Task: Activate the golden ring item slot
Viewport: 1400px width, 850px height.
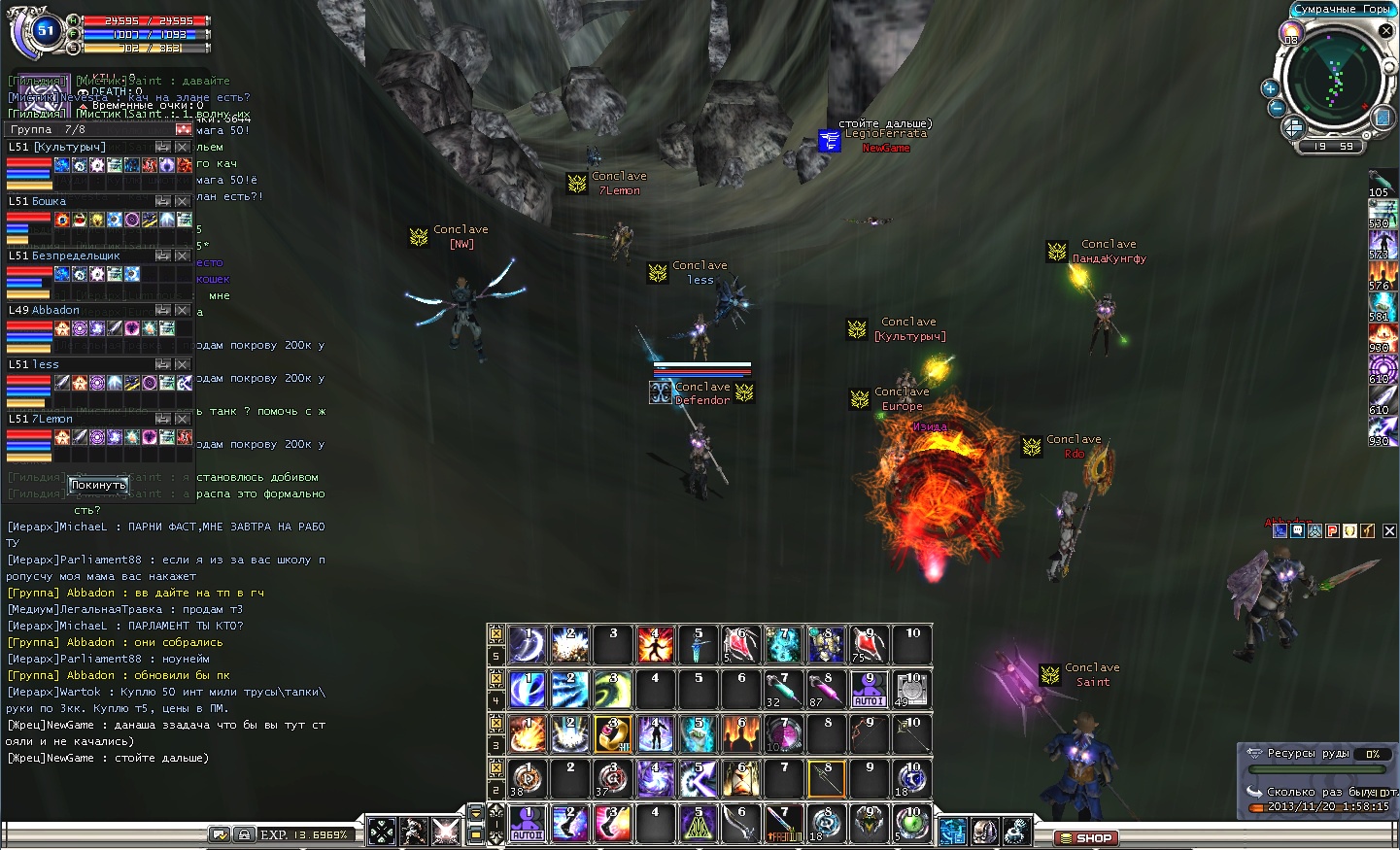Action: coord(613,734)
